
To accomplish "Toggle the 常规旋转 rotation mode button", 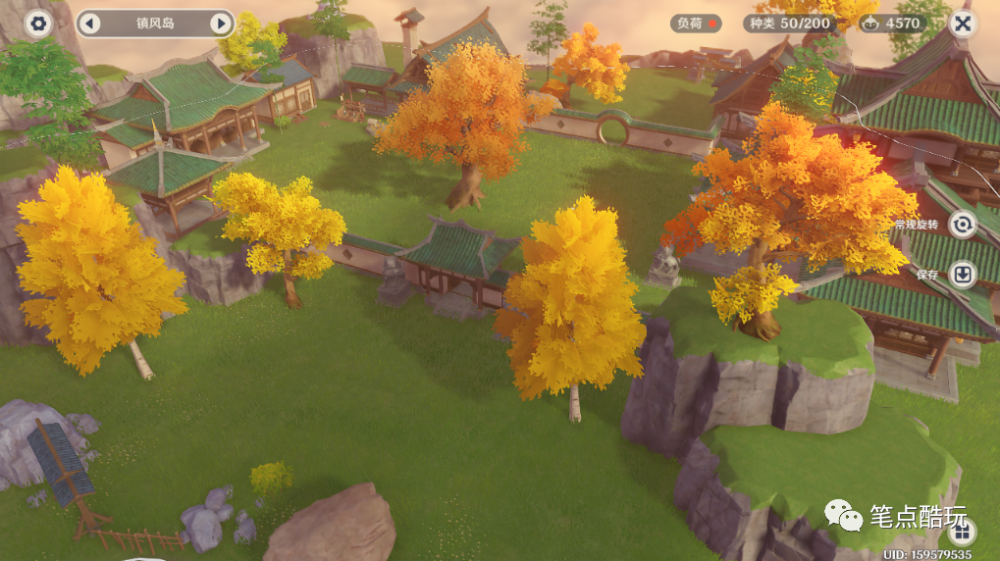I will coord(962,225).
